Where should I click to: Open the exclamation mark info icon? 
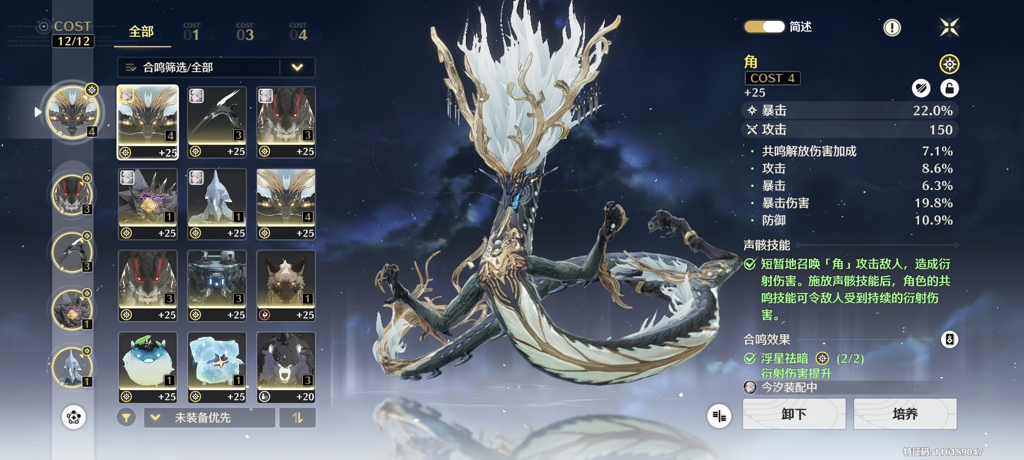point(892,28)
